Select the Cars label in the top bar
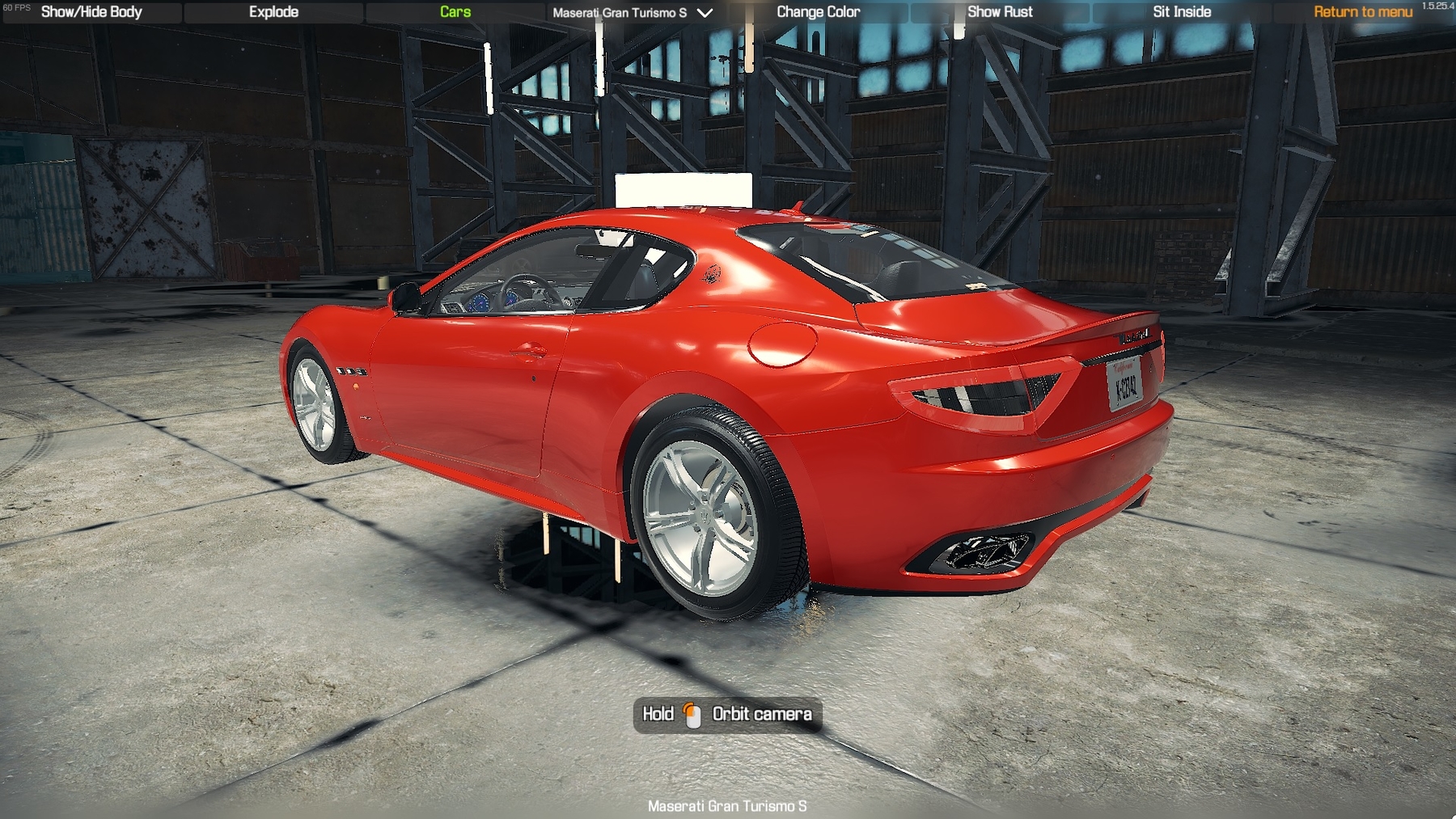 click(x=455, y=12)
